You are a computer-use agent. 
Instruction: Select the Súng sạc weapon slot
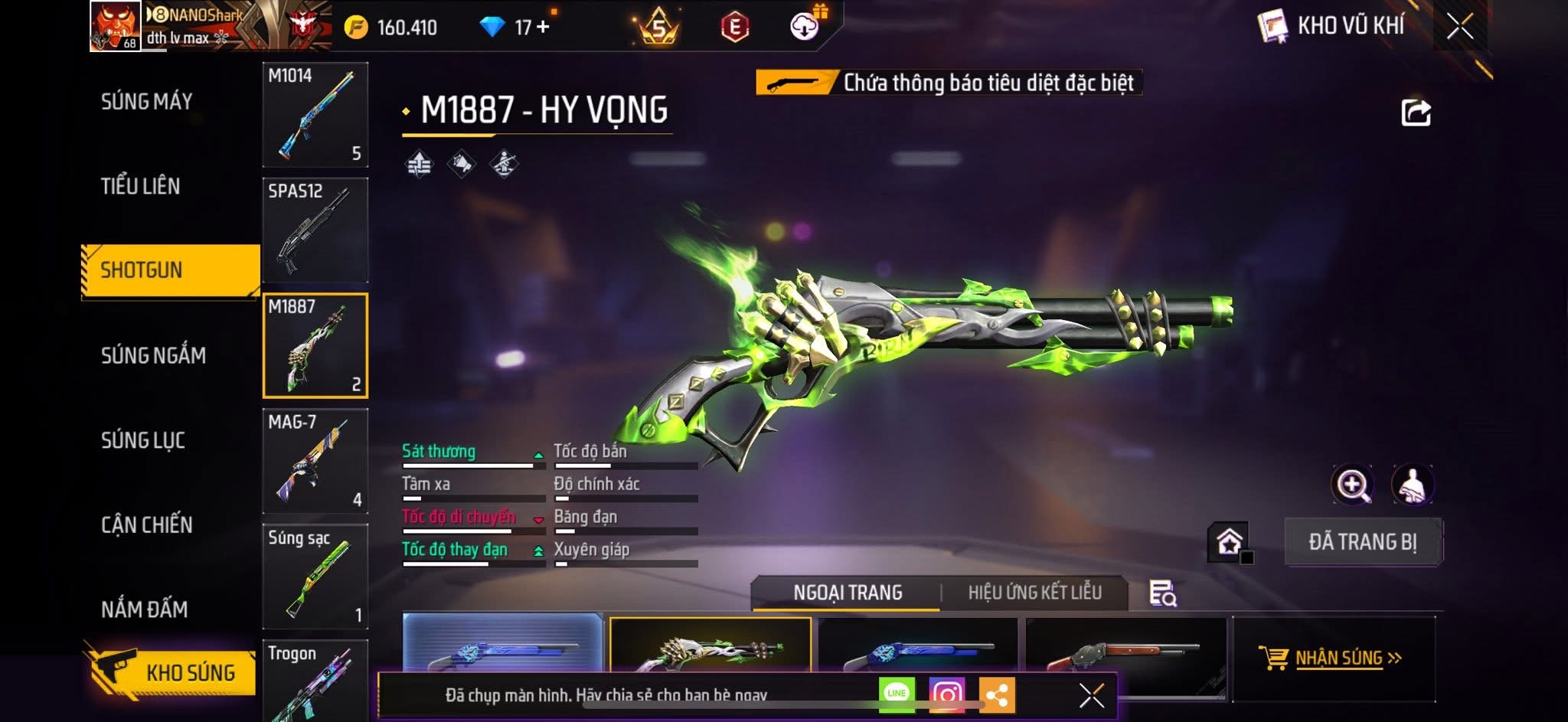pyautogui.click(x=315, y=576)
